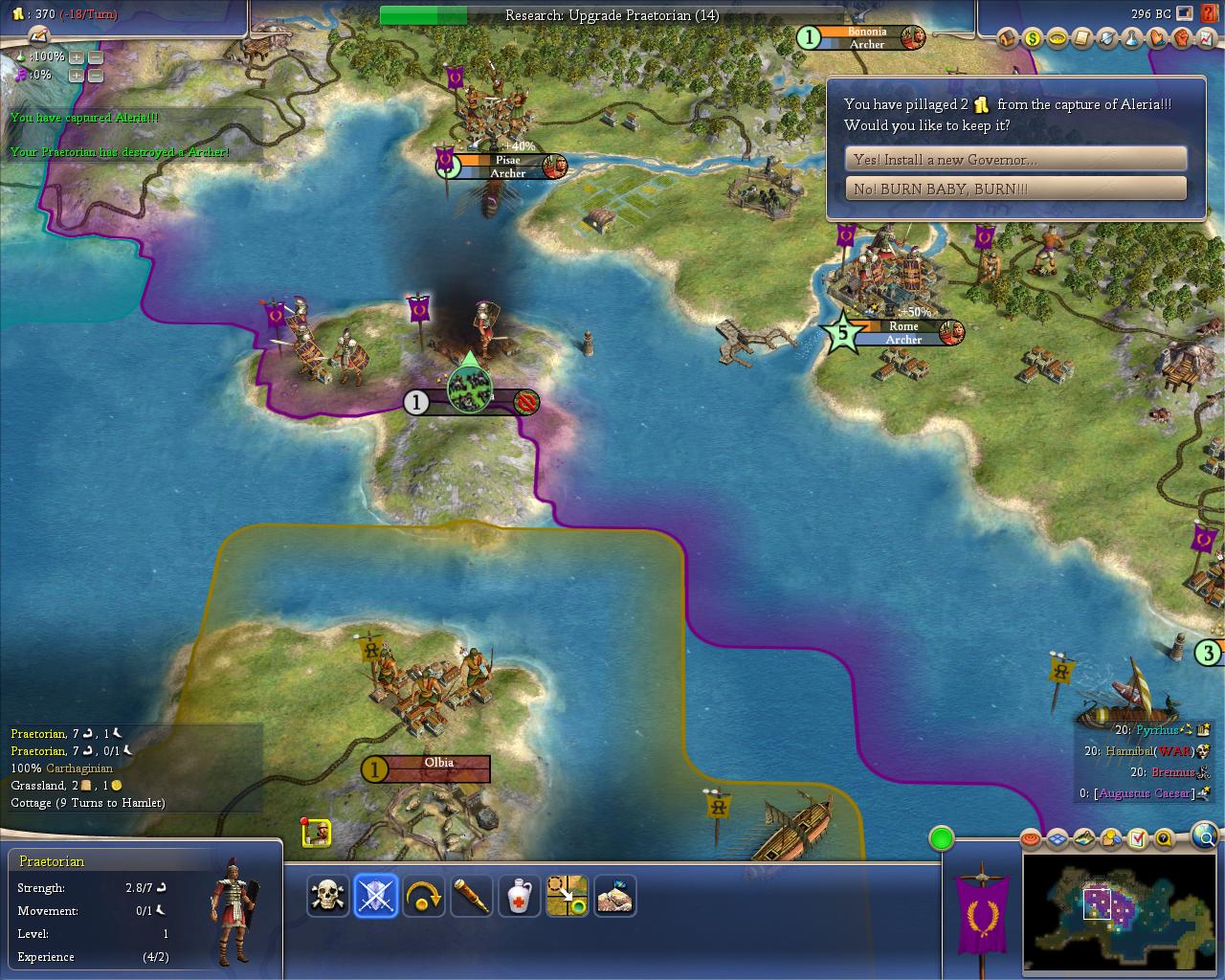Select the Rome city name bar

click(903, 332)
